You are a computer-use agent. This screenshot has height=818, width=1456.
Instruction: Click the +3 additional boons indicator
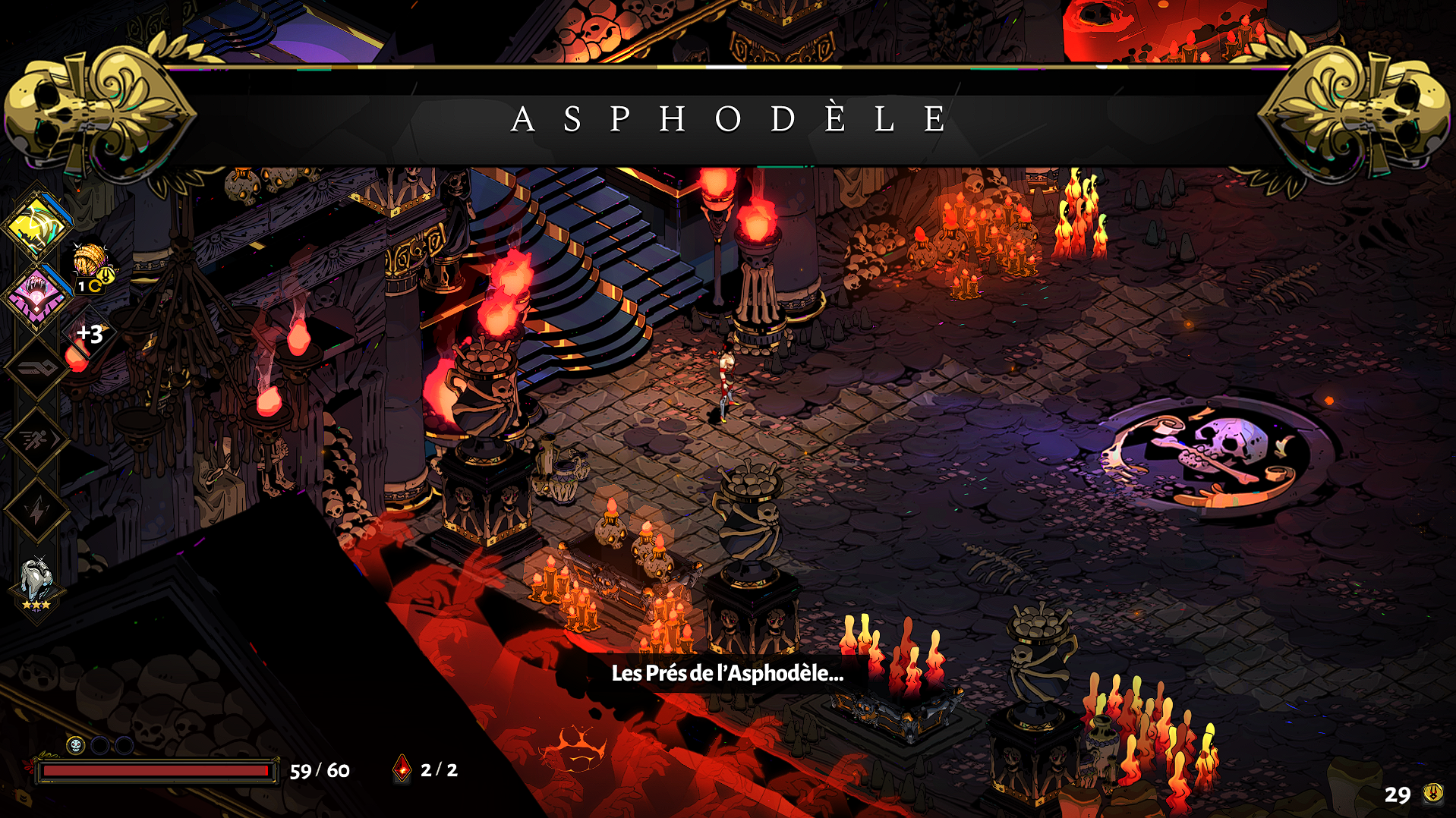90,334
